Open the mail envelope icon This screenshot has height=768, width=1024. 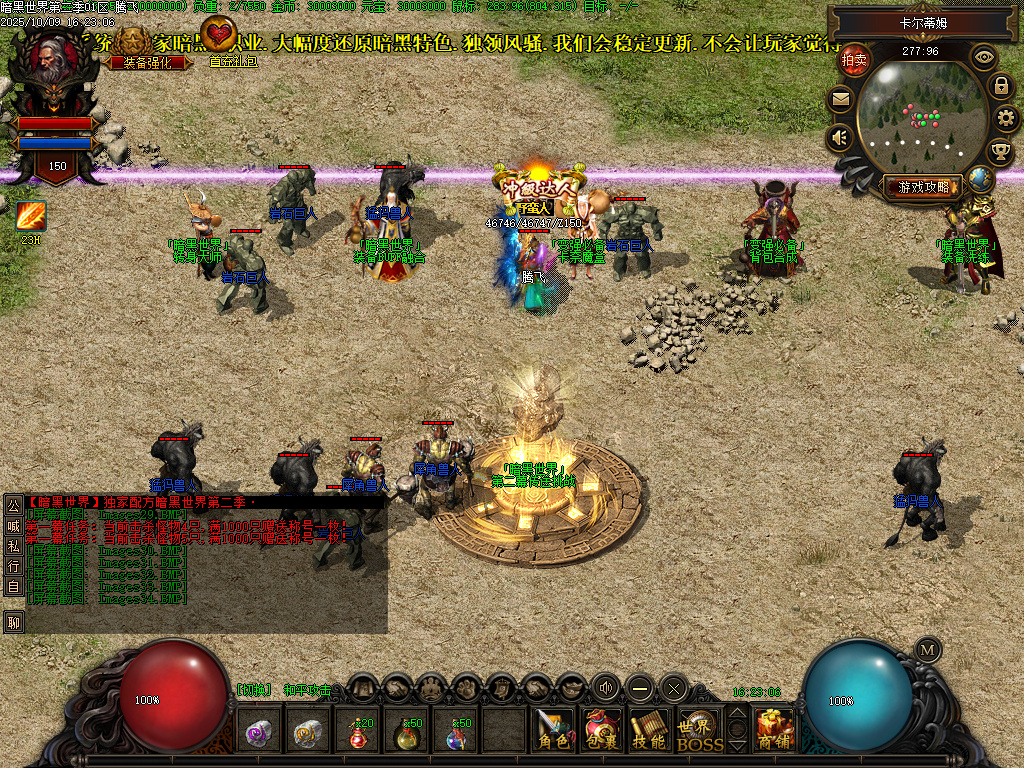840,99
